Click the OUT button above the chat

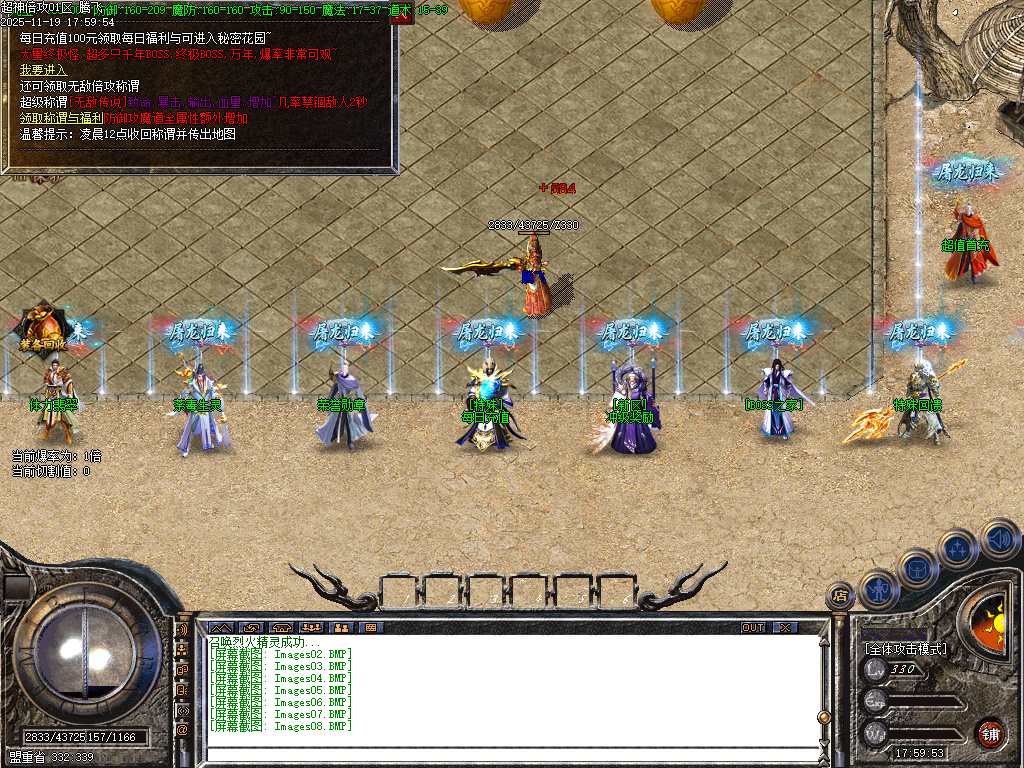(x=753, y=627)
